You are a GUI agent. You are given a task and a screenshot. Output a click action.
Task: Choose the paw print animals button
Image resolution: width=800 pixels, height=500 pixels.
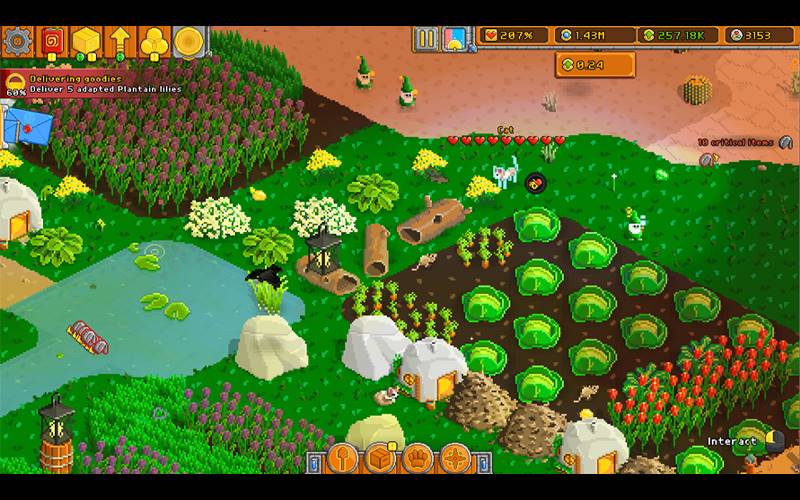tap(419, 459)
